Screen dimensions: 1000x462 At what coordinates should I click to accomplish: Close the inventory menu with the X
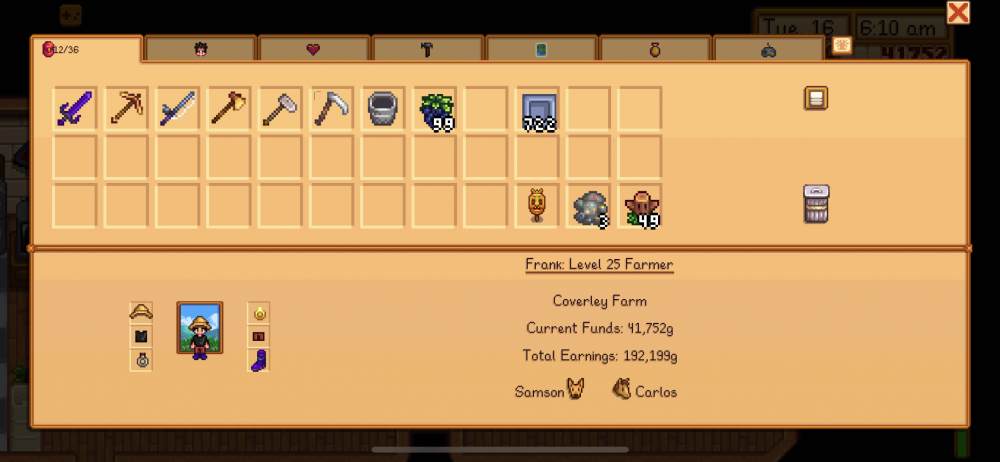(x=957, y=12)
